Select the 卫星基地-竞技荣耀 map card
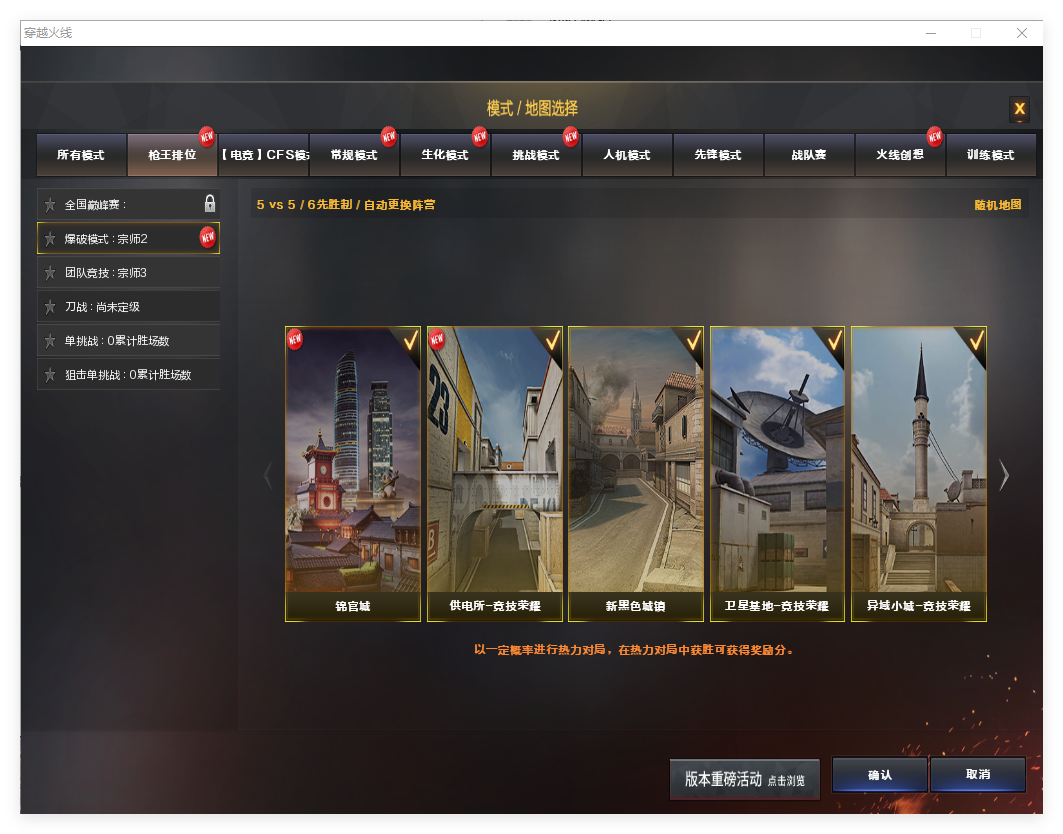The height and width of the screenshot is (834, 1063). point(777,473)
